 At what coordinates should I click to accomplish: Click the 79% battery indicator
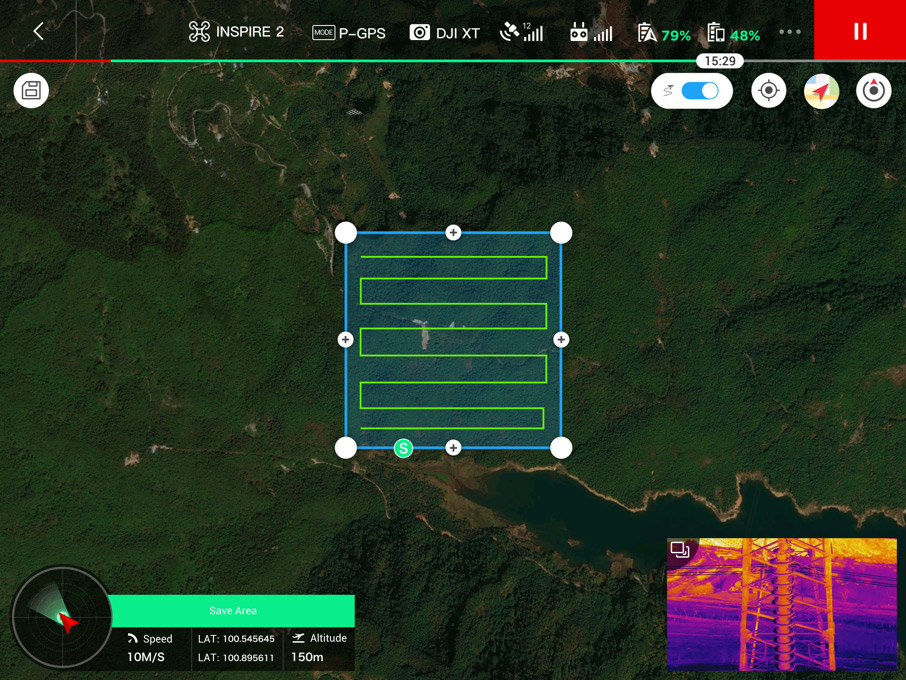point(664,34)
